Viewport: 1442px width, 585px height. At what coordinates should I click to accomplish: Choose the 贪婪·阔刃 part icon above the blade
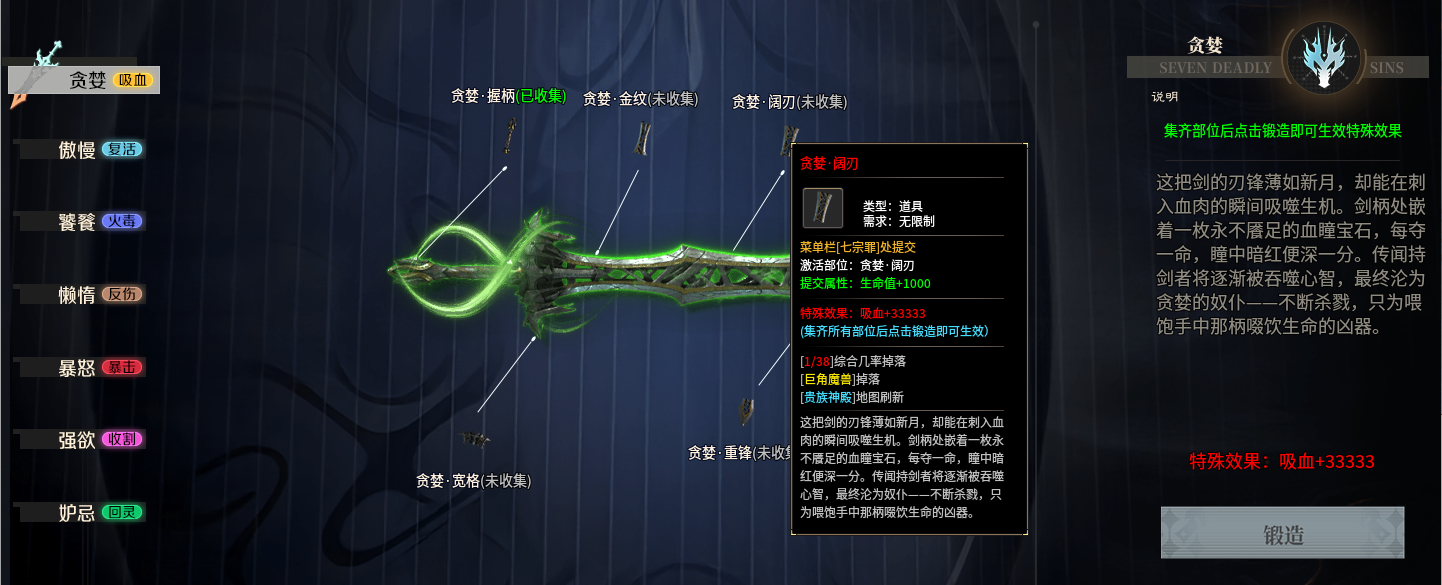click(790, 138)
